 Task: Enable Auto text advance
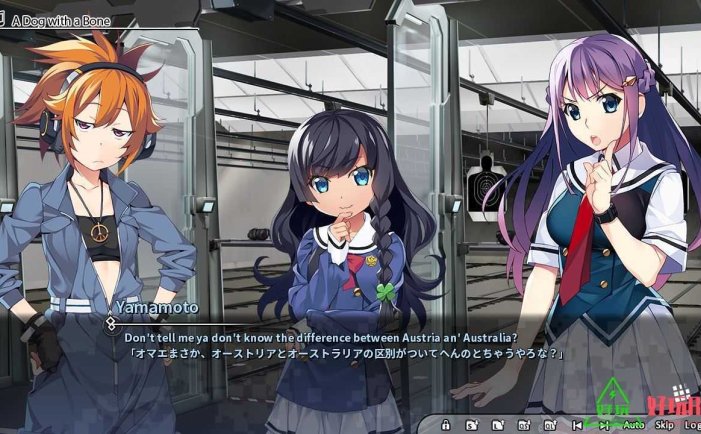pyautogui.click(x=634, y=425)
